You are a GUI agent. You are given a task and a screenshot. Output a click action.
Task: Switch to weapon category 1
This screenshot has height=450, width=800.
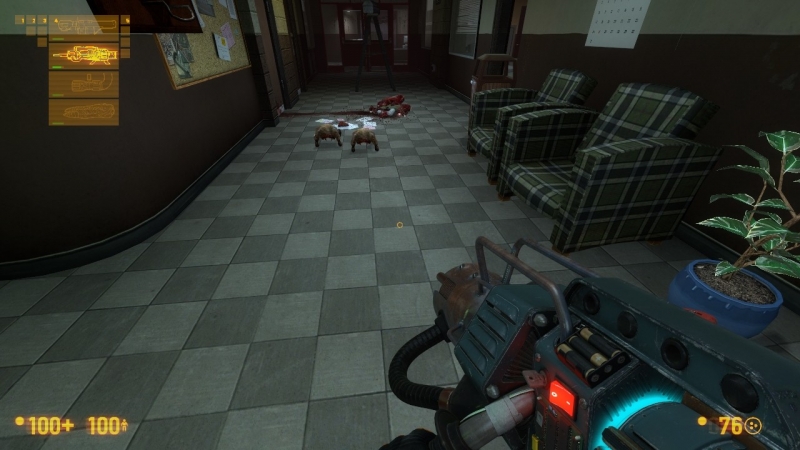pyautogui.click(x=22, y=19)
